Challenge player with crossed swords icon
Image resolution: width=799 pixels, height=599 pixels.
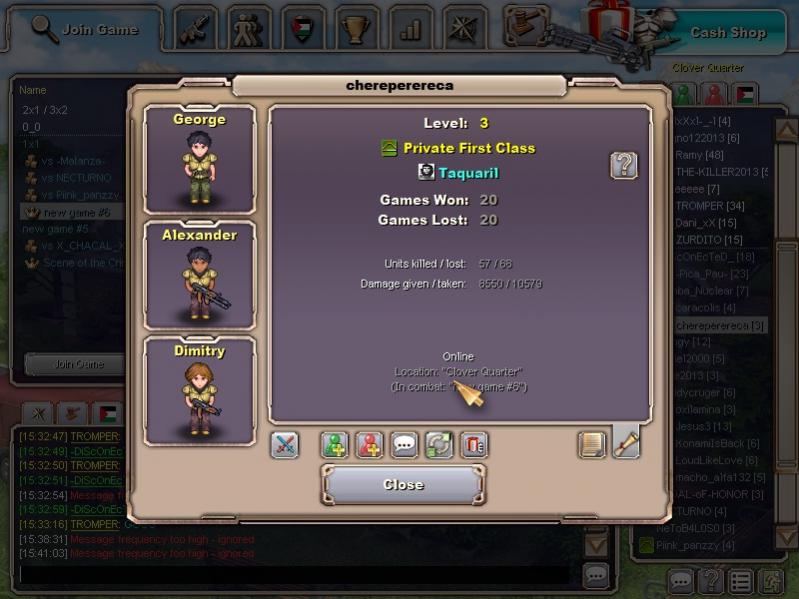tap(285, 445)
